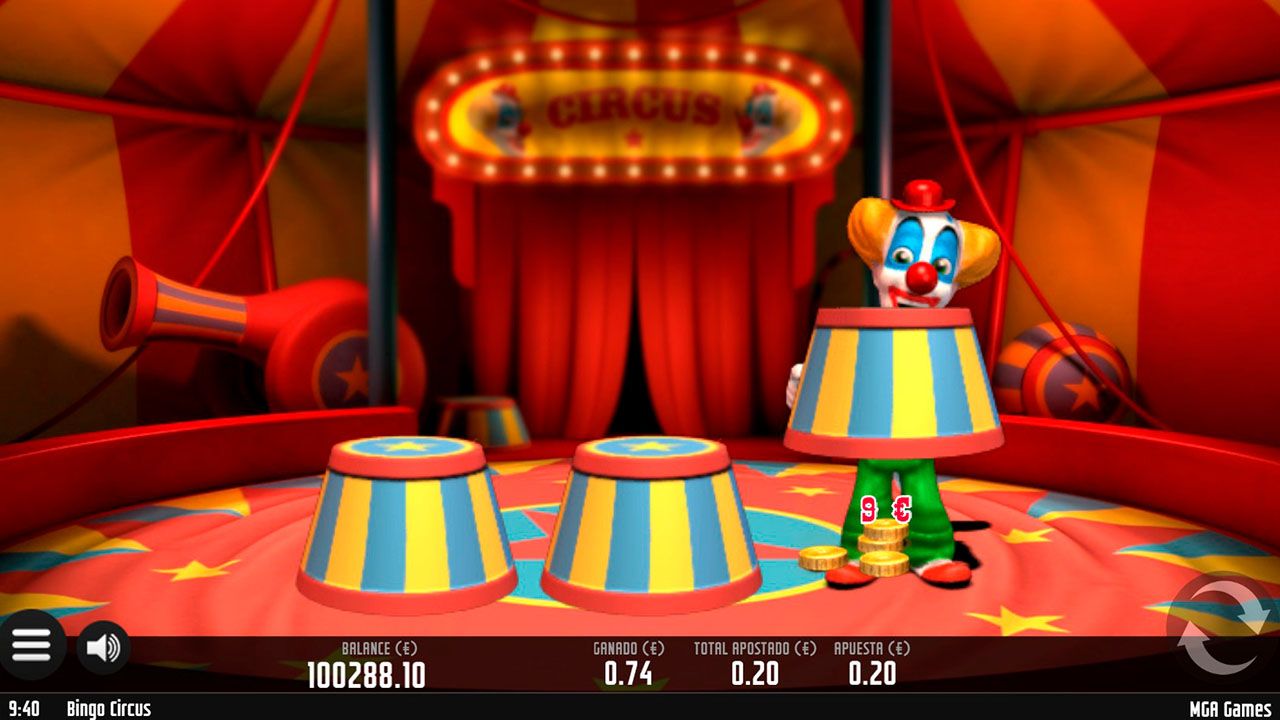Viewport: 1280px width, 720px height.
Task: Open the hamburger menu
Action: coord(33,644)
